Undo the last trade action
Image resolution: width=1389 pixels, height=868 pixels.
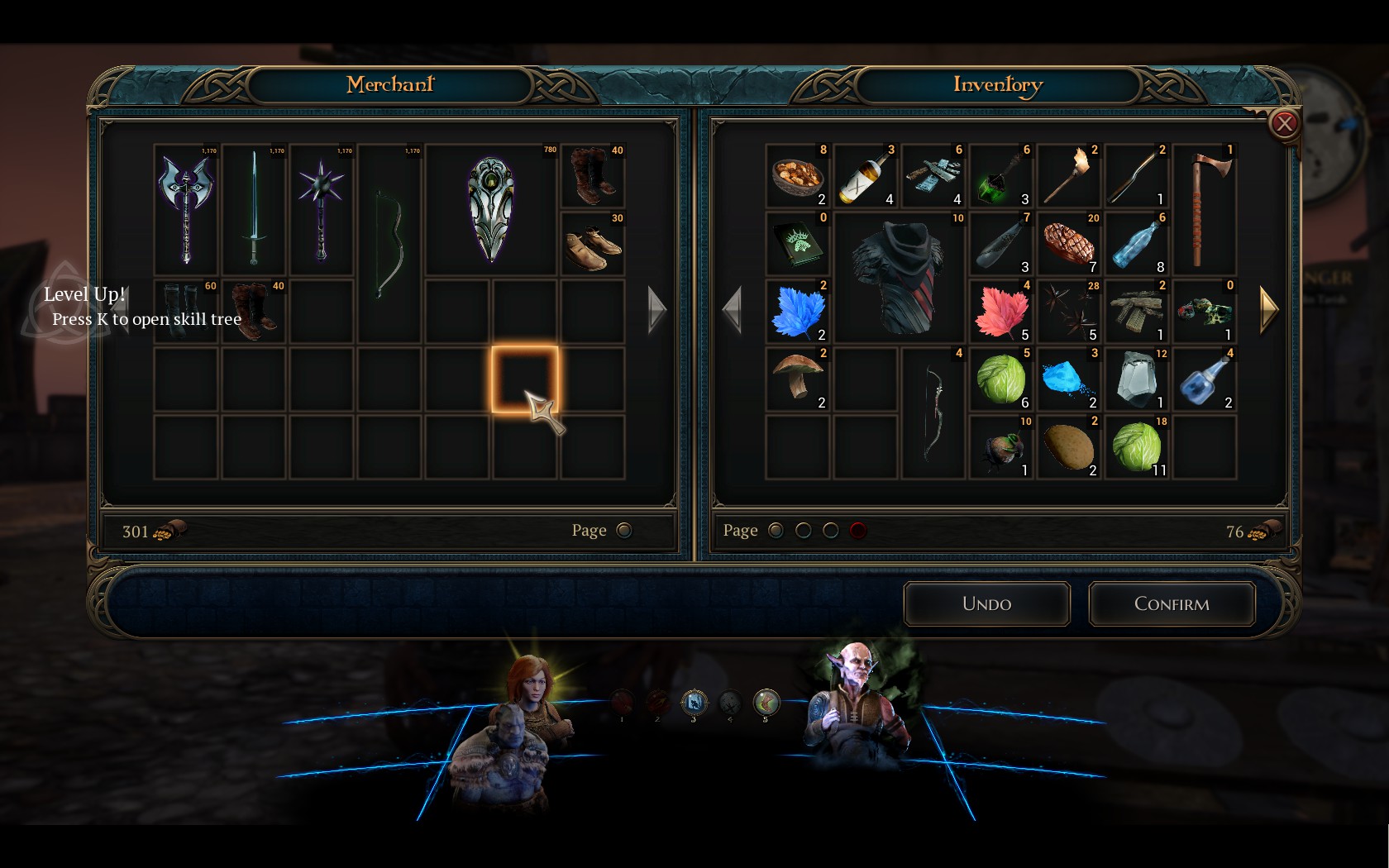986,604
